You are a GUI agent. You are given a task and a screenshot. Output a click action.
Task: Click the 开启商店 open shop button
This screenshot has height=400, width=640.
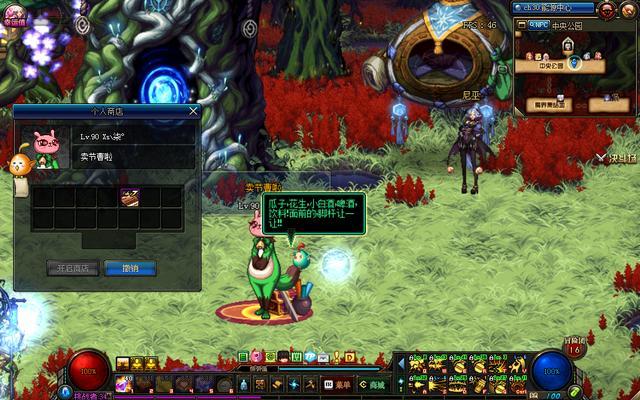click(x=72, y=268)
